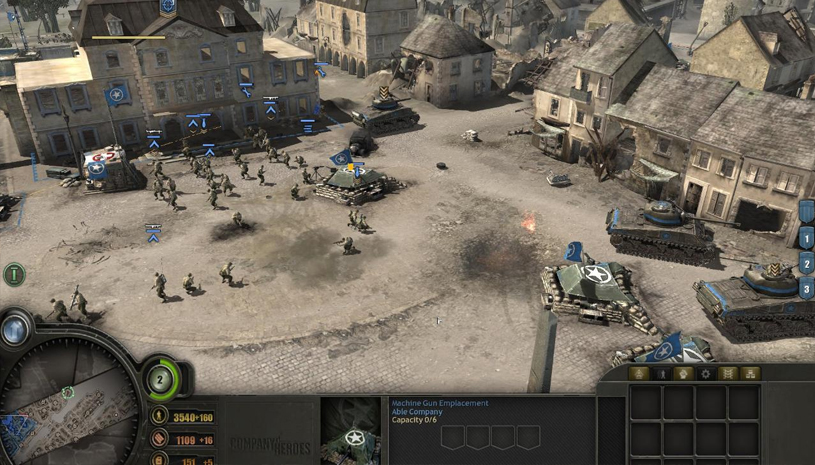
Task: Open the company commander command points dial
Action: coord(162,380)
